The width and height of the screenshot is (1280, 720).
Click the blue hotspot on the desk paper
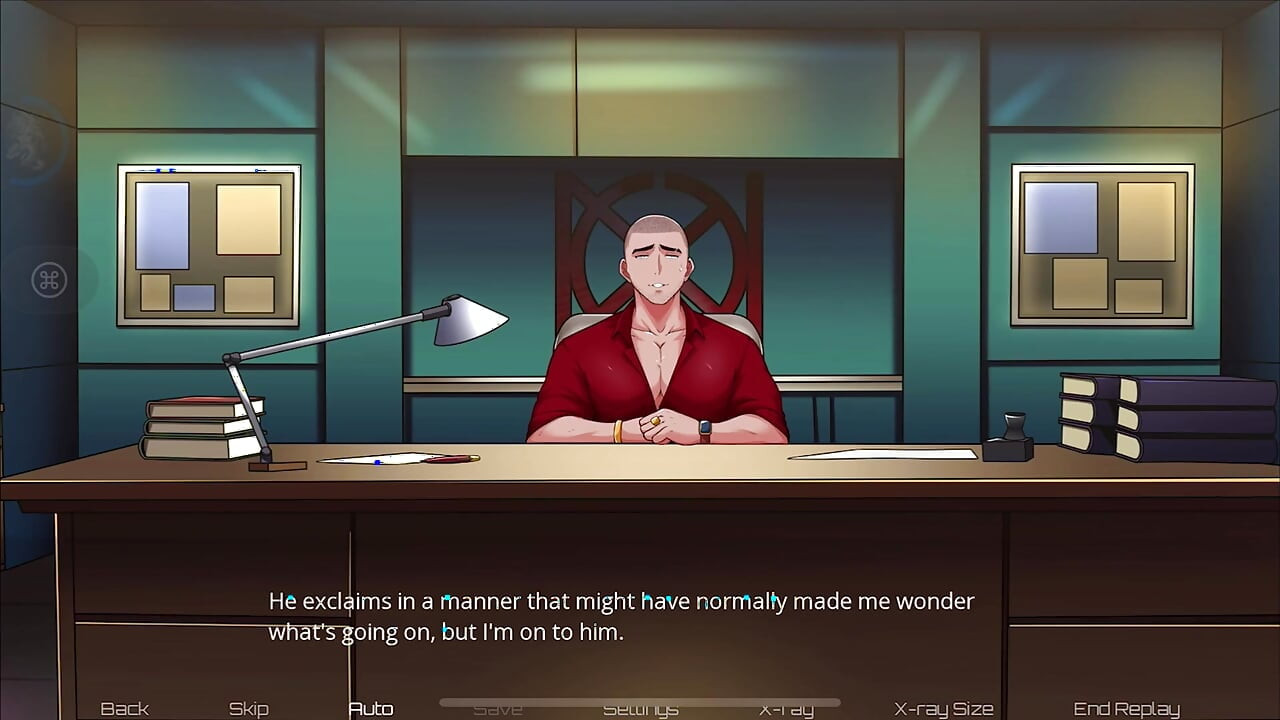pos(377,462)
